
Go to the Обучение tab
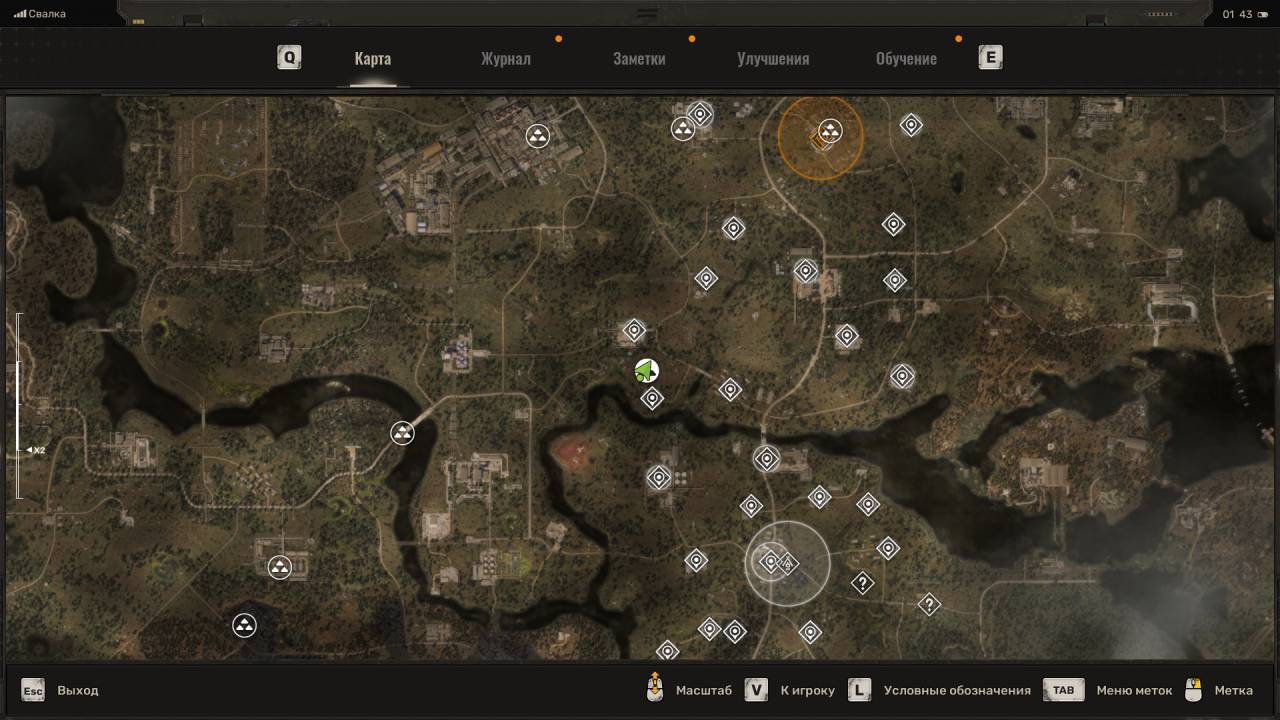906,58
